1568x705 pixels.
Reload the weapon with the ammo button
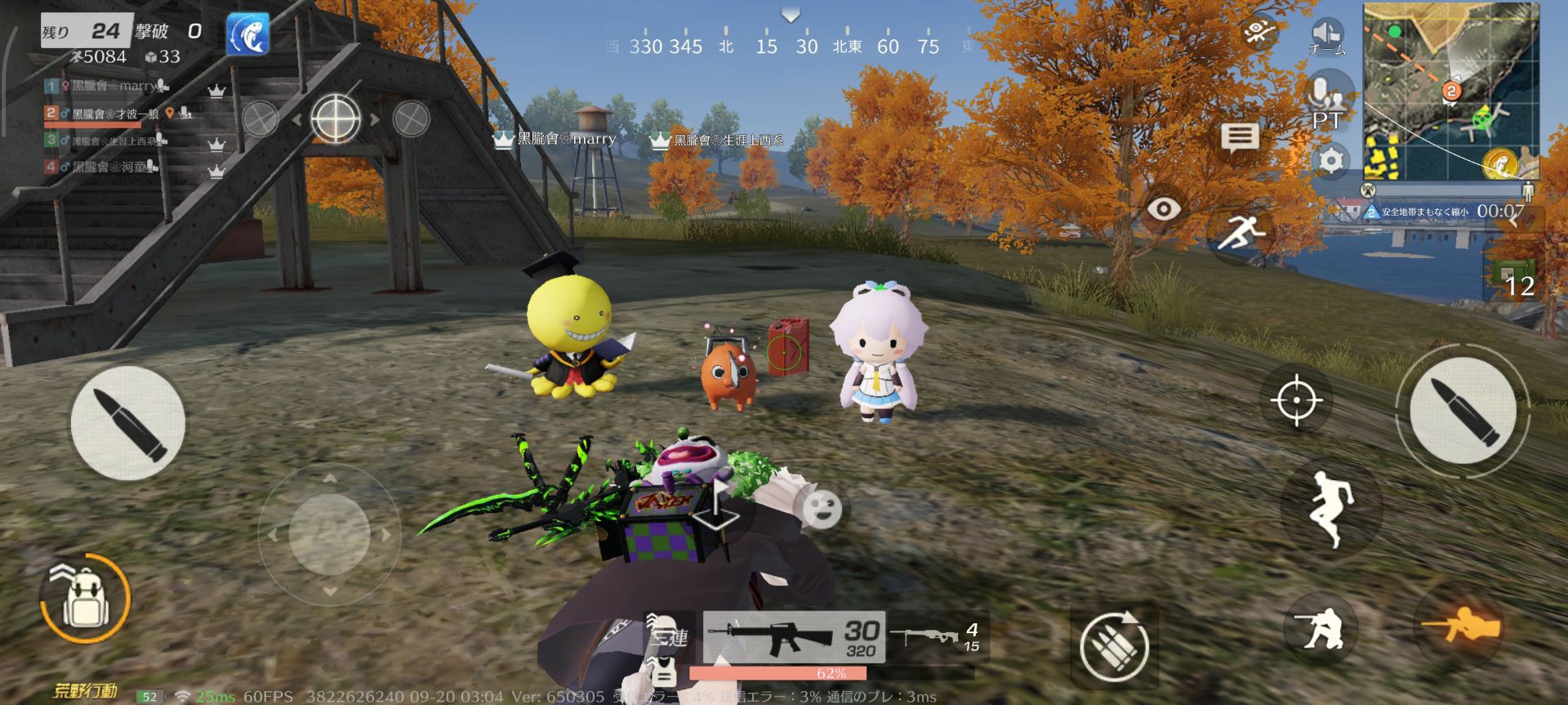click(x=1114, y=645)
